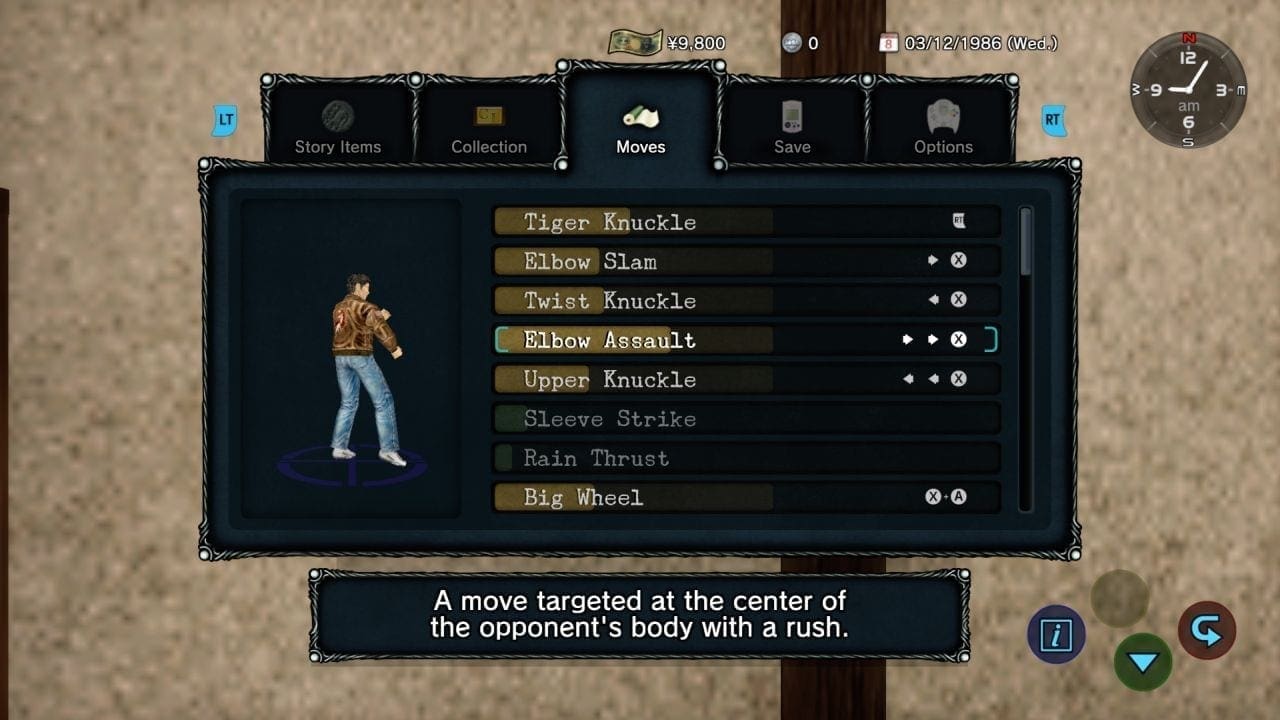Select the Tiger Knuckle move

[746, 222]
